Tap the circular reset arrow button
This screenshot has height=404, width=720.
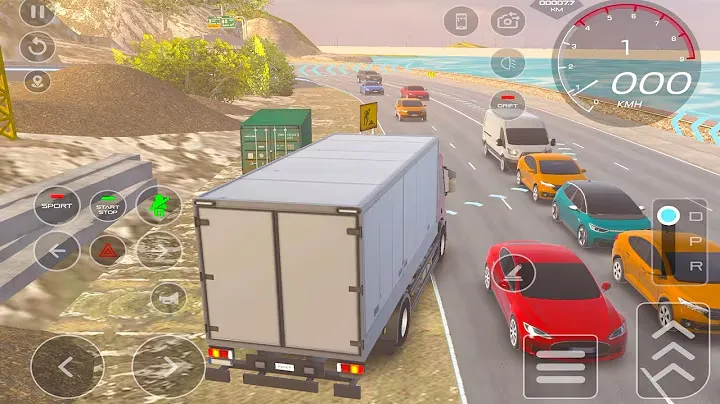pos(37,46)
